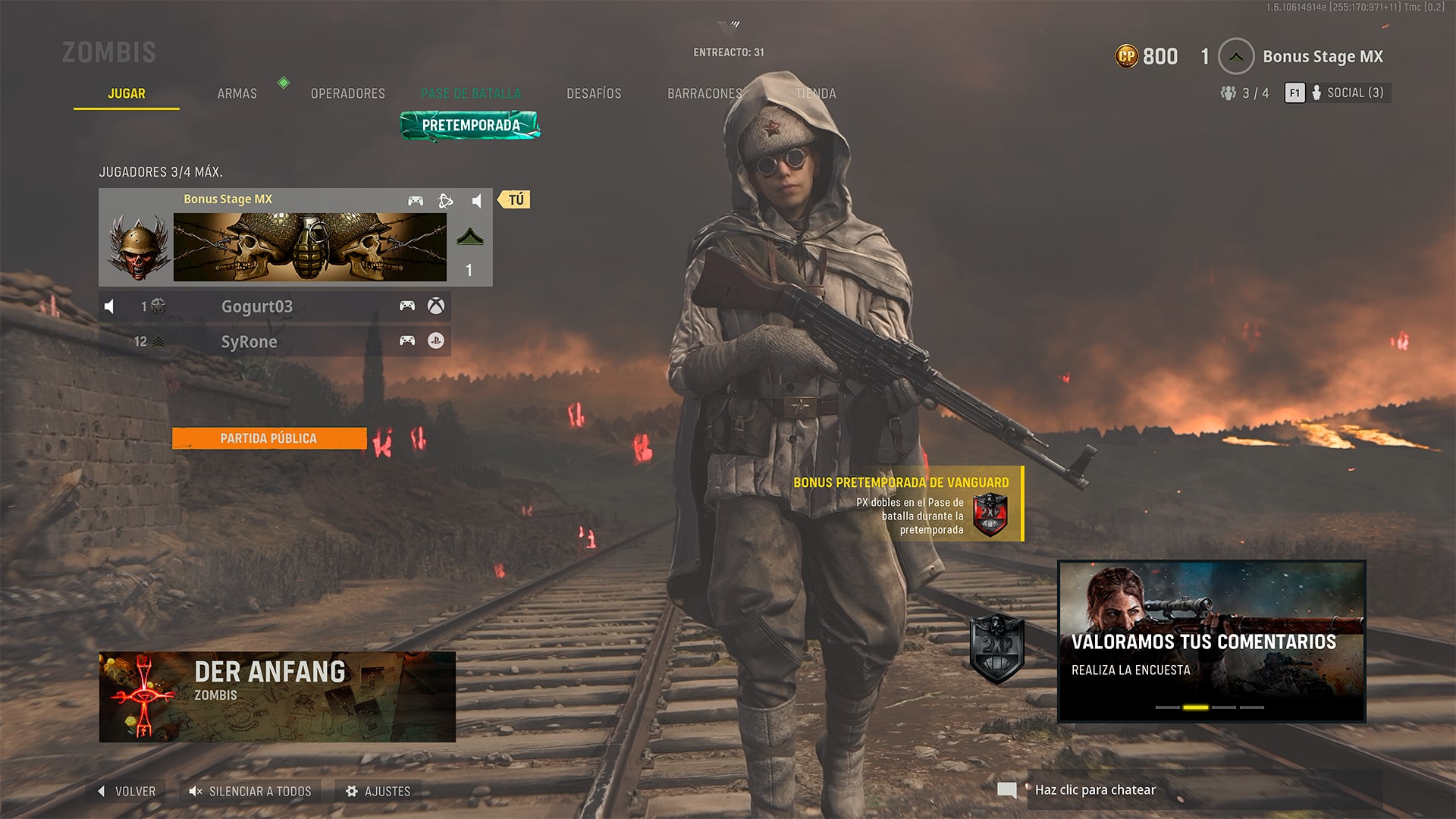The width and height of the screenshot is (1456, 819).
Task: Mute your own voice with the speaker icon
Action: click(478, 199)
